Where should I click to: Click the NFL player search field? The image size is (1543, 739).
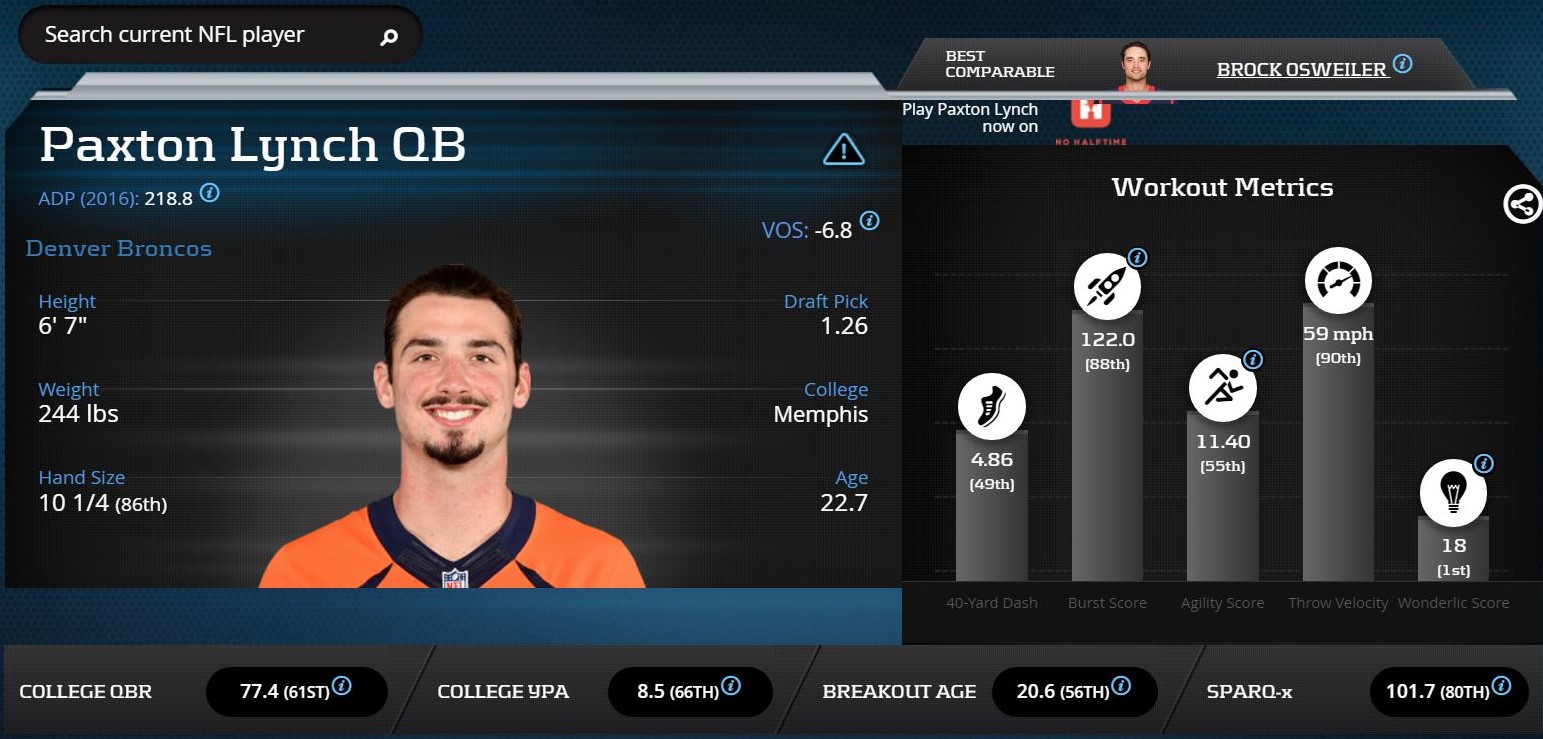tap(200, 35)
